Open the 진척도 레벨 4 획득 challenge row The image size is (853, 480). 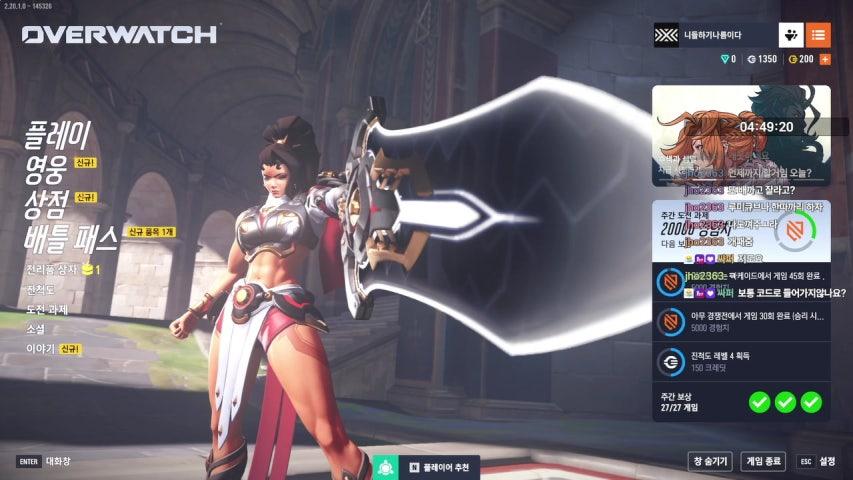[741, 362]
